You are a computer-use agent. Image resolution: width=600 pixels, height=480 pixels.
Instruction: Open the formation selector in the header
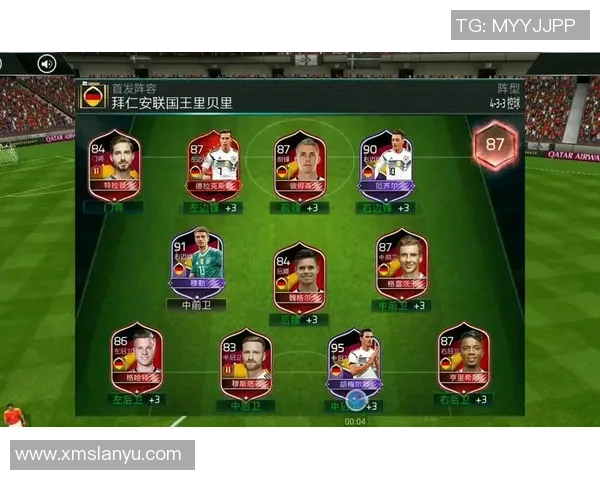pyautogui.click(x=504, y=97)
